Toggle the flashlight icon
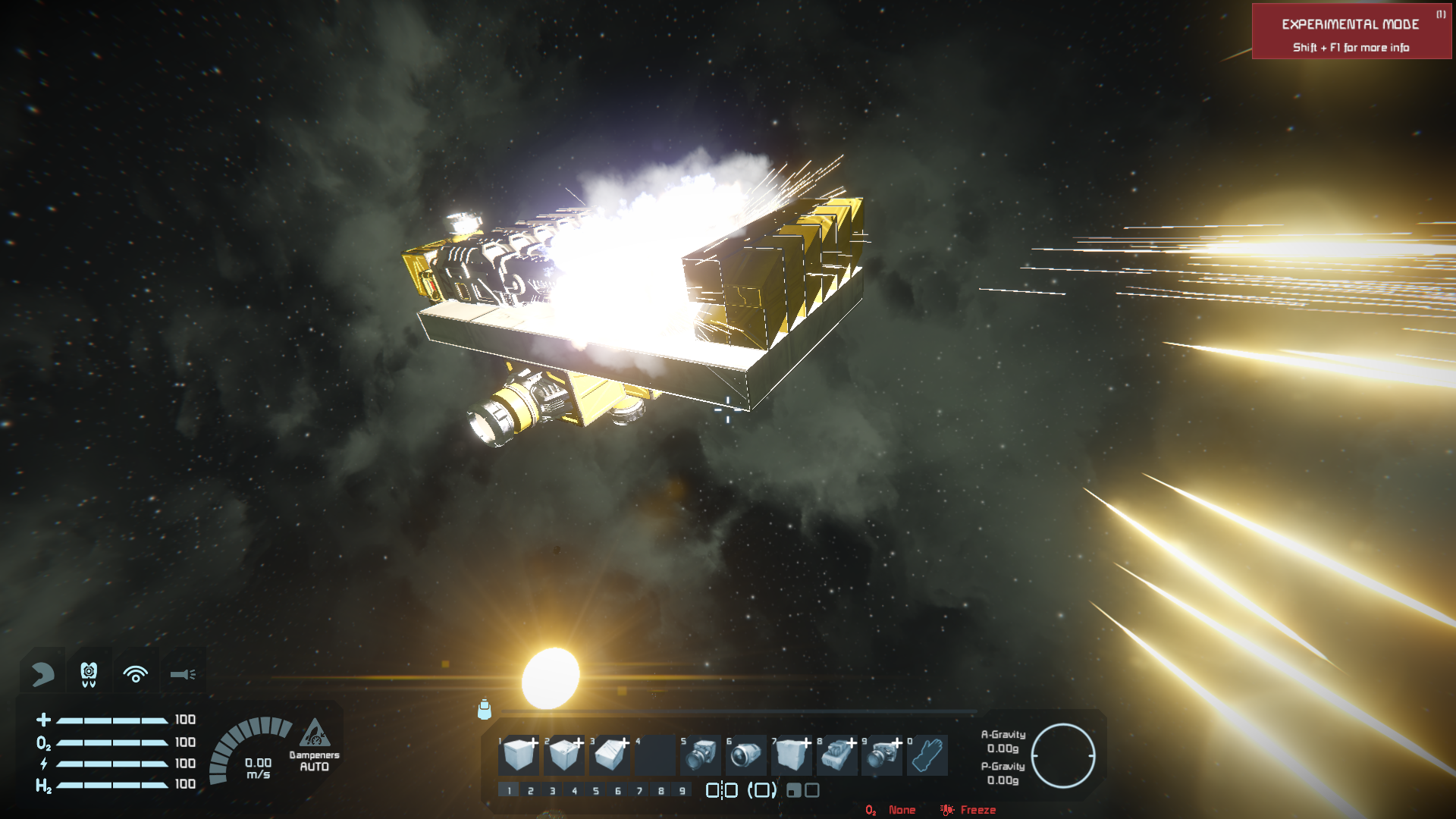Image resolution: width=1456 pixels, height=819 pixels. point(183,673)
